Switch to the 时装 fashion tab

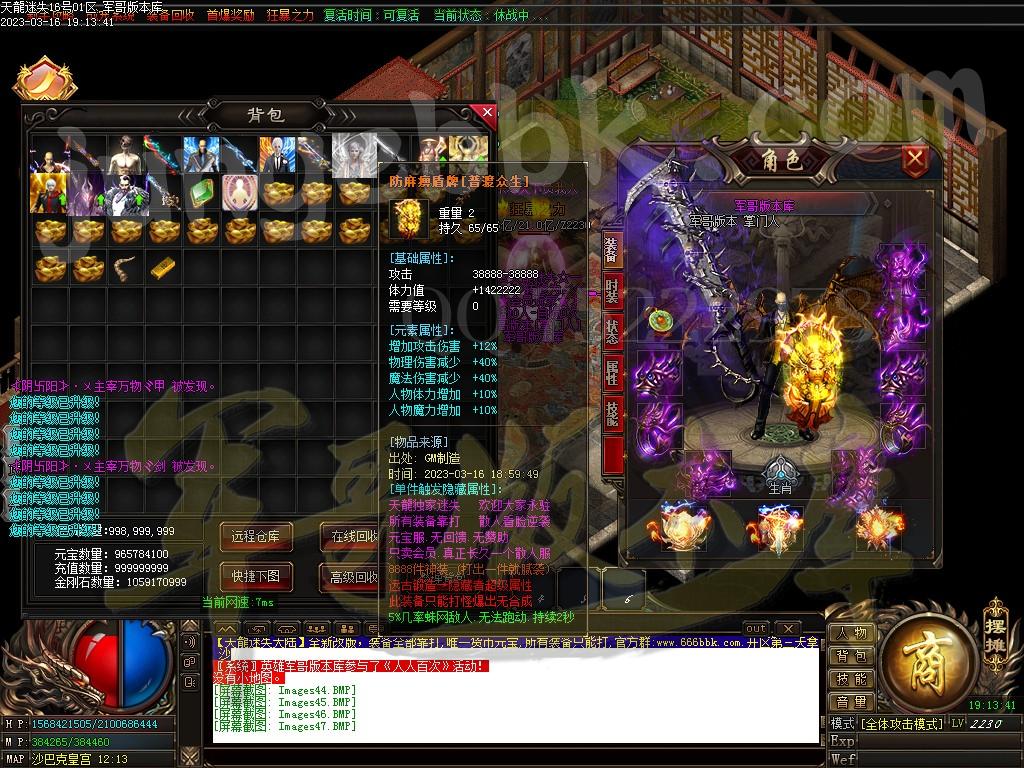[x=612, y=293]
